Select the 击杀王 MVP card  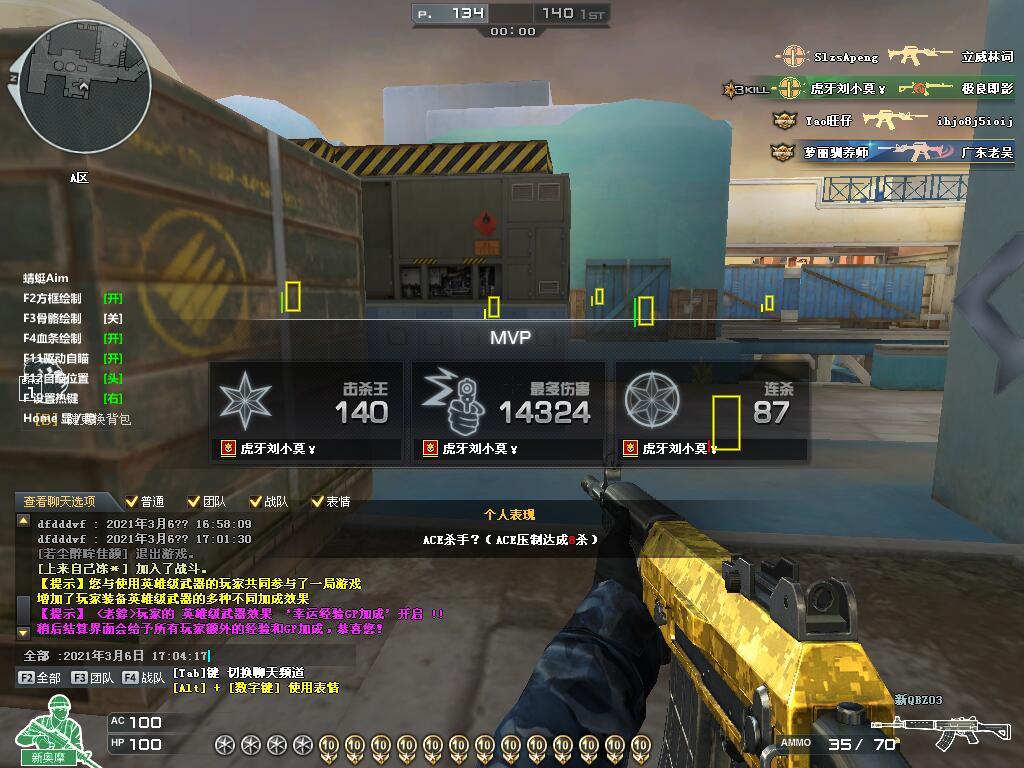tap(306, 412)
